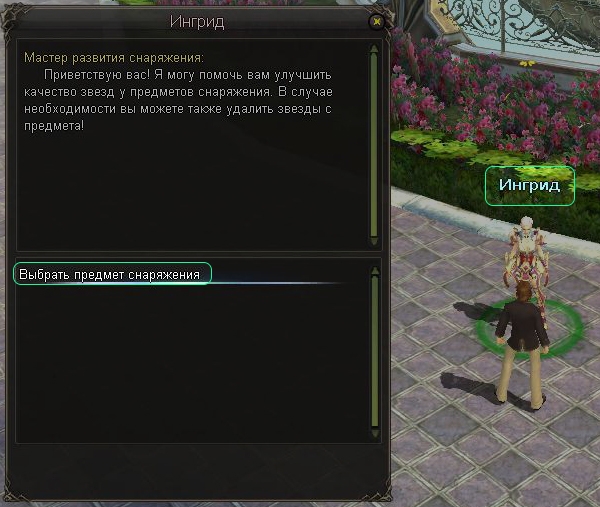Click the dialogue text scrollbar
Image resolution: width=600 pixels, height=507 pixels.
click(374, 143)
